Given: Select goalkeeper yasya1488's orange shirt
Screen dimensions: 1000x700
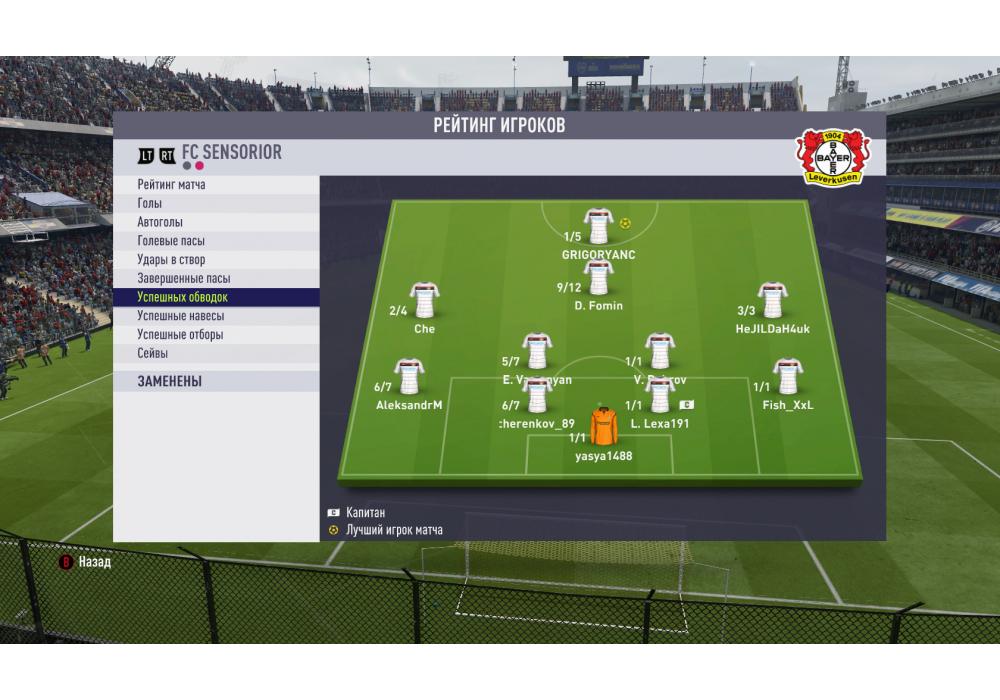Looking at the screenshot, I should click(603, 427).
